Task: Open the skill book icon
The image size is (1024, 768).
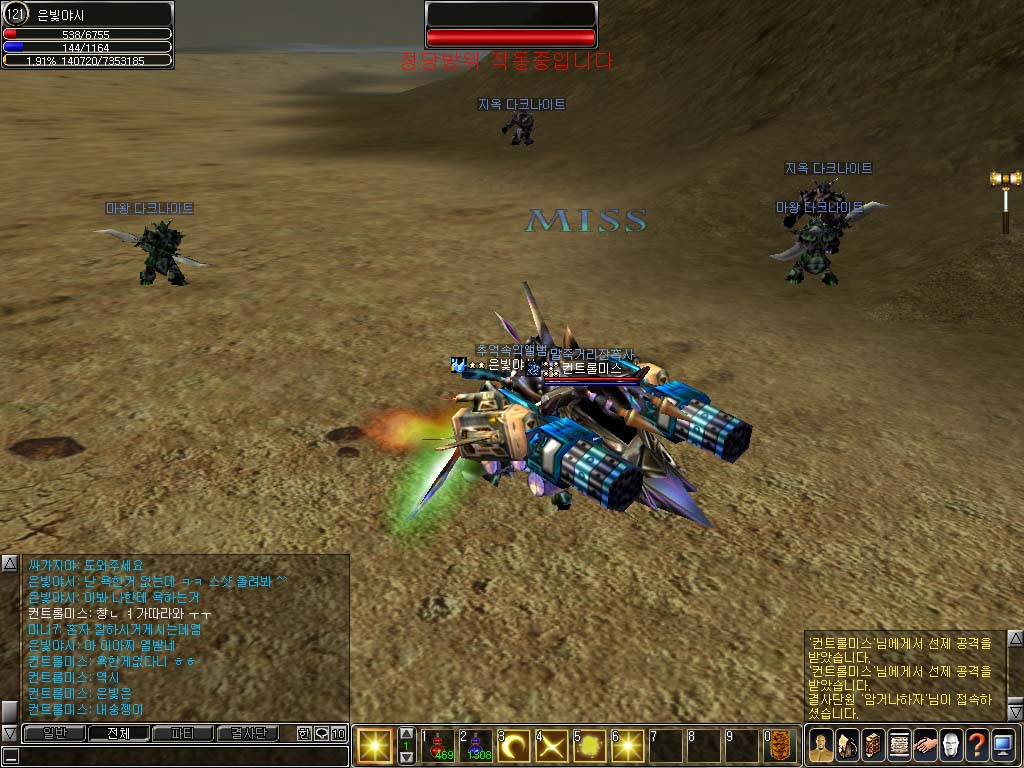Action: coord(872,746)
